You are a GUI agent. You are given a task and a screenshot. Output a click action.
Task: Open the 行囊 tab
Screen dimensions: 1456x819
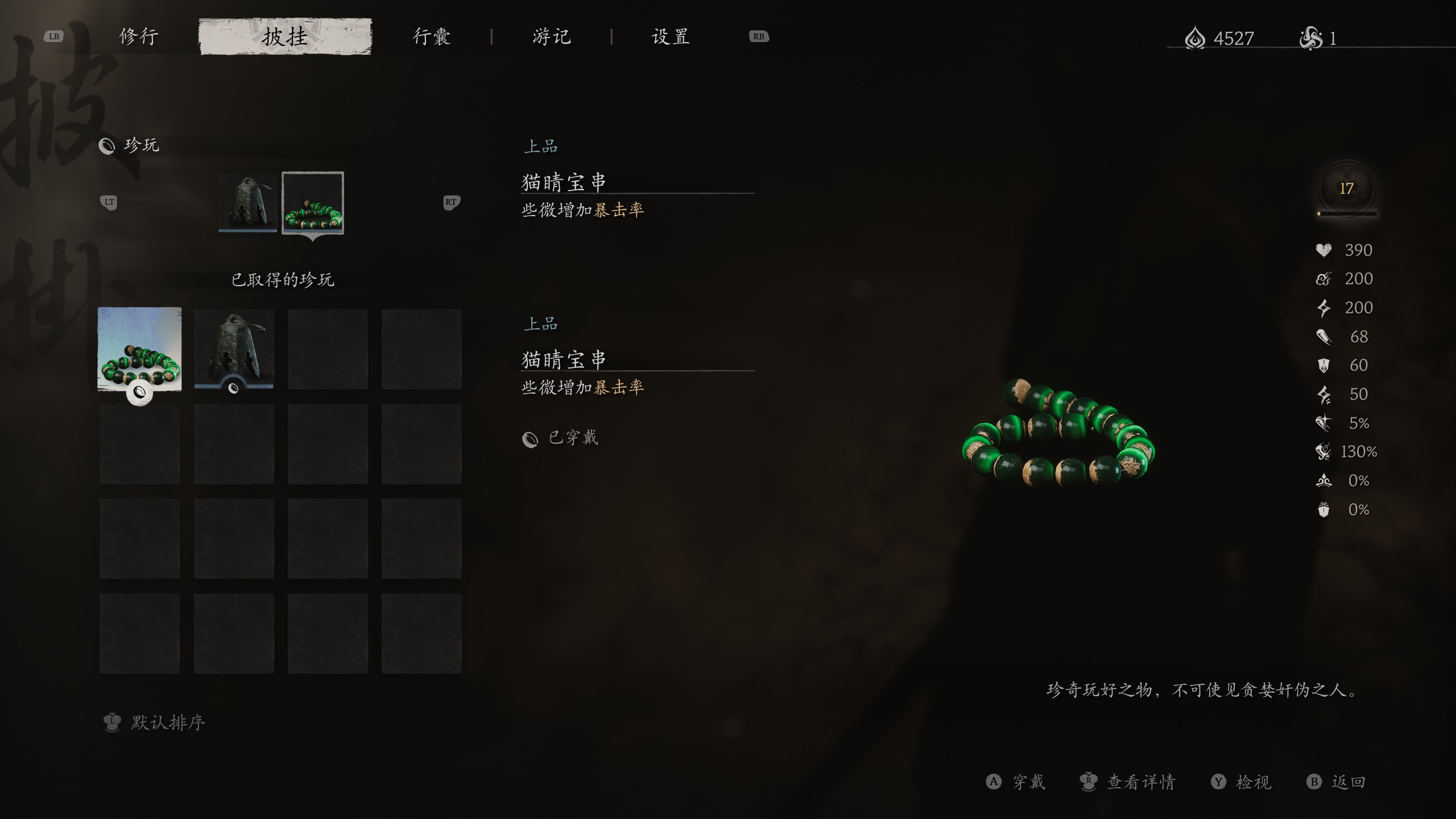coord(432,37)
